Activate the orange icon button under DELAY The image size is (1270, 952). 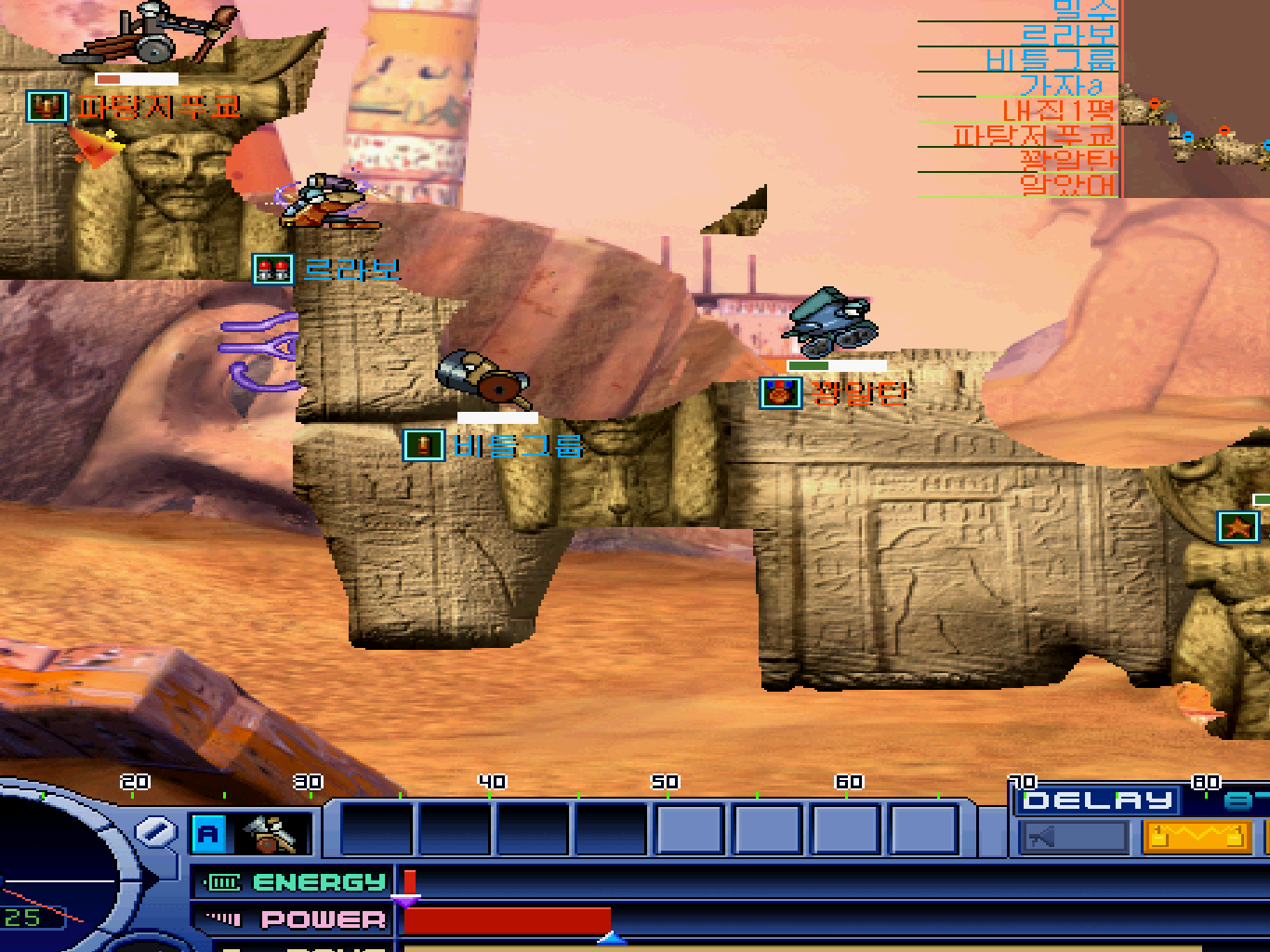pos(1197,837)
